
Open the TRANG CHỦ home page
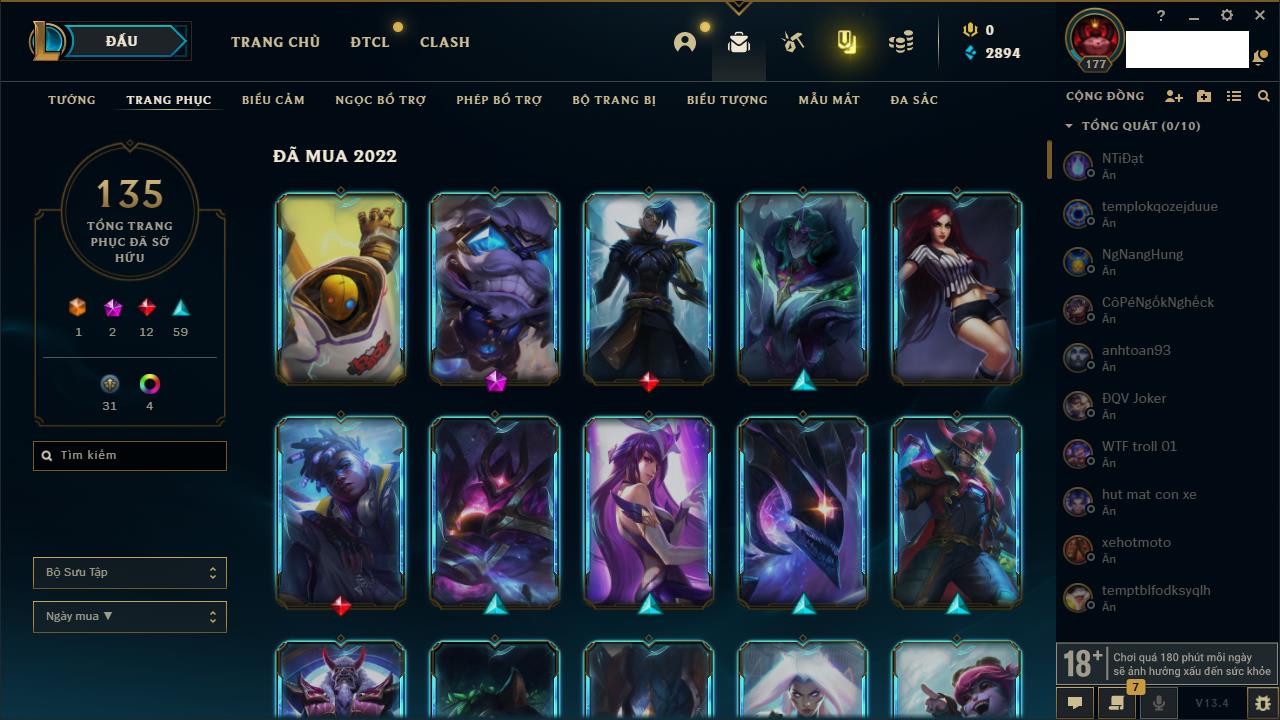[x=275, y=42]
